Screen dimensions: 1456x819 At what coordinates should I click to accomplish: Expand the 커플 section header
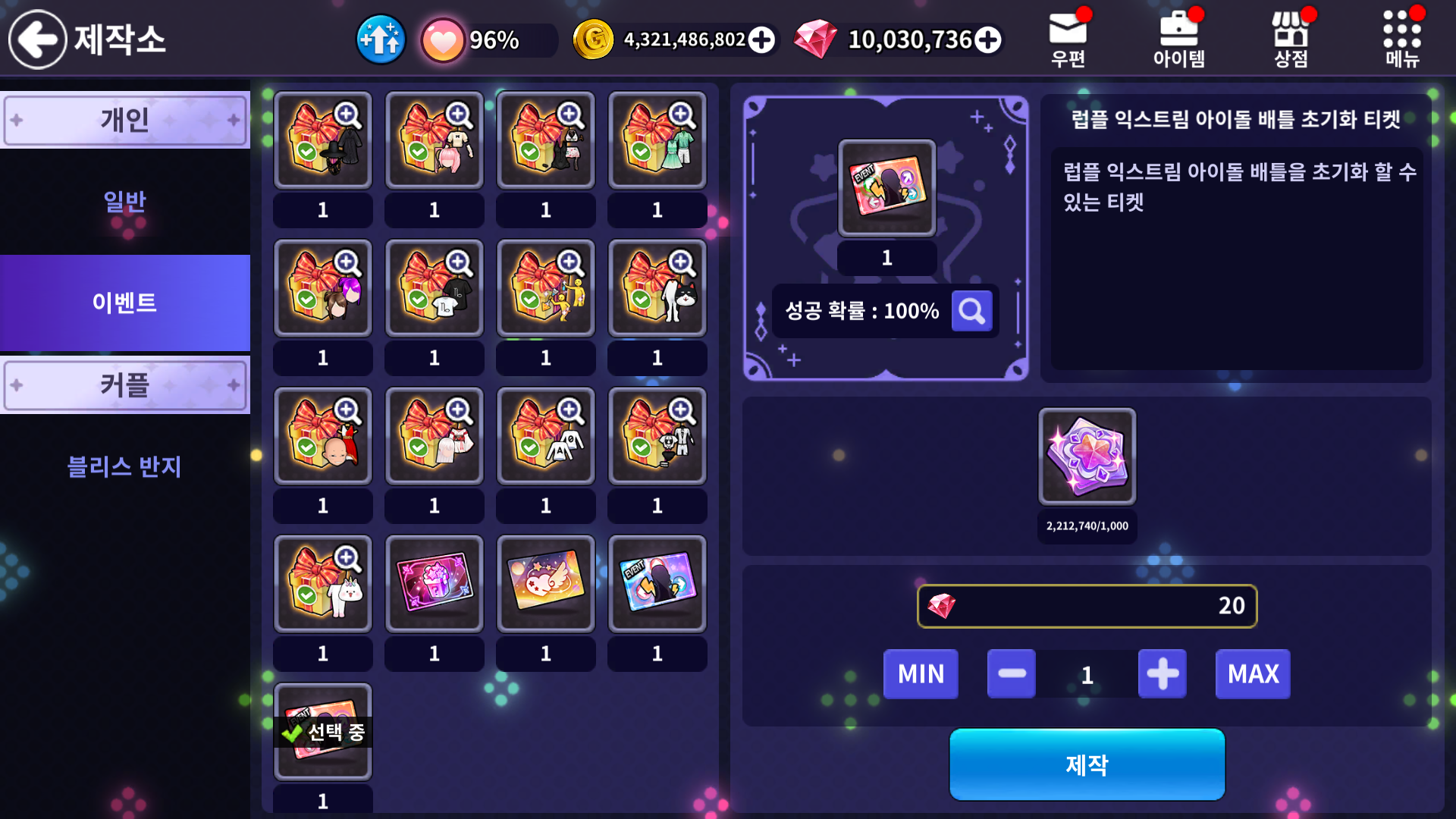[x=125, y=385]
